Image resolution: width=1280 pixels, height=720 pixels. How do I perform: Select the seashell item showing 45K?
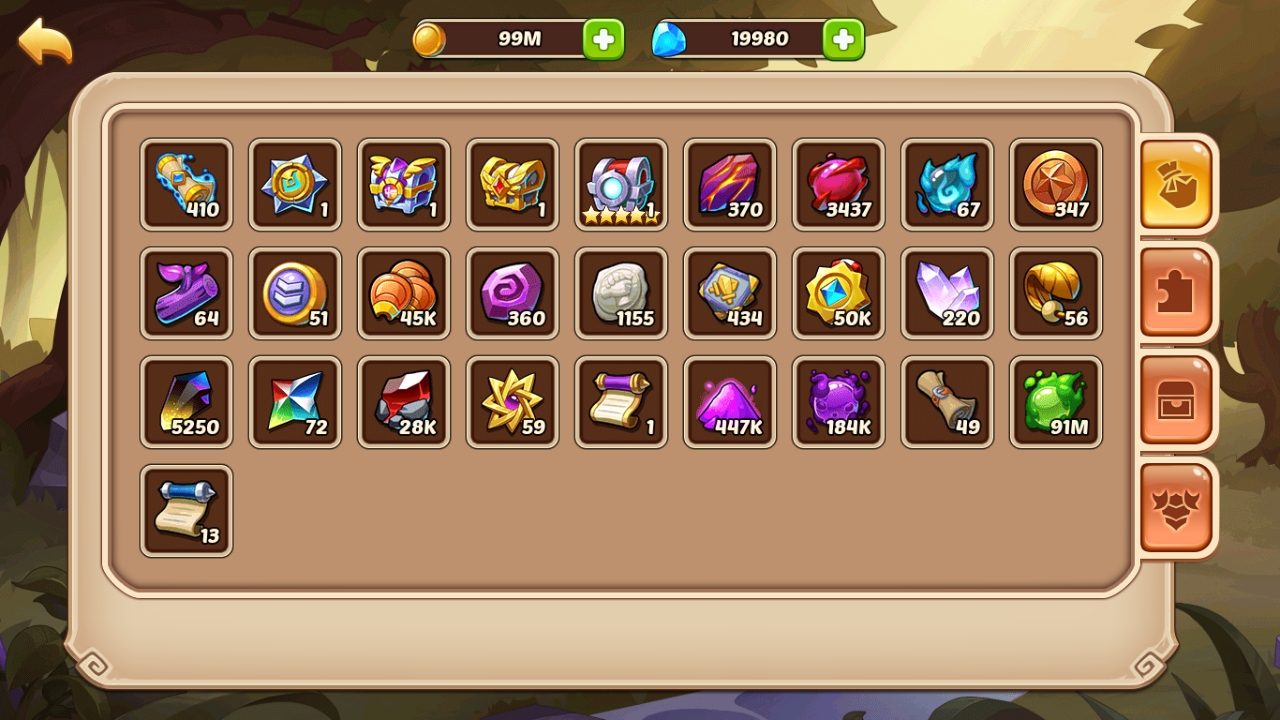[404, 293]
